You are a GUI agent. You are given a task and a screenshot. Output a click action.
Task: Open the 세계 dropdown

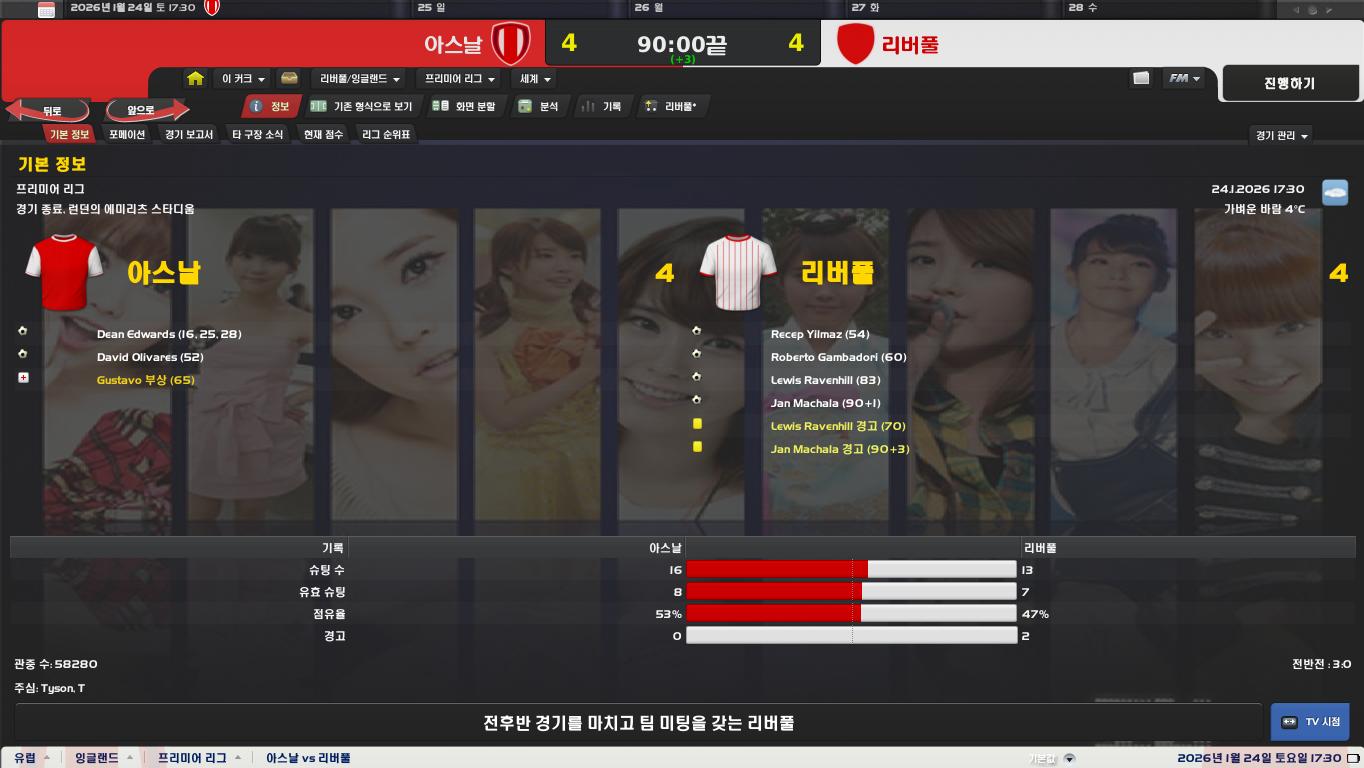(535, 79)
